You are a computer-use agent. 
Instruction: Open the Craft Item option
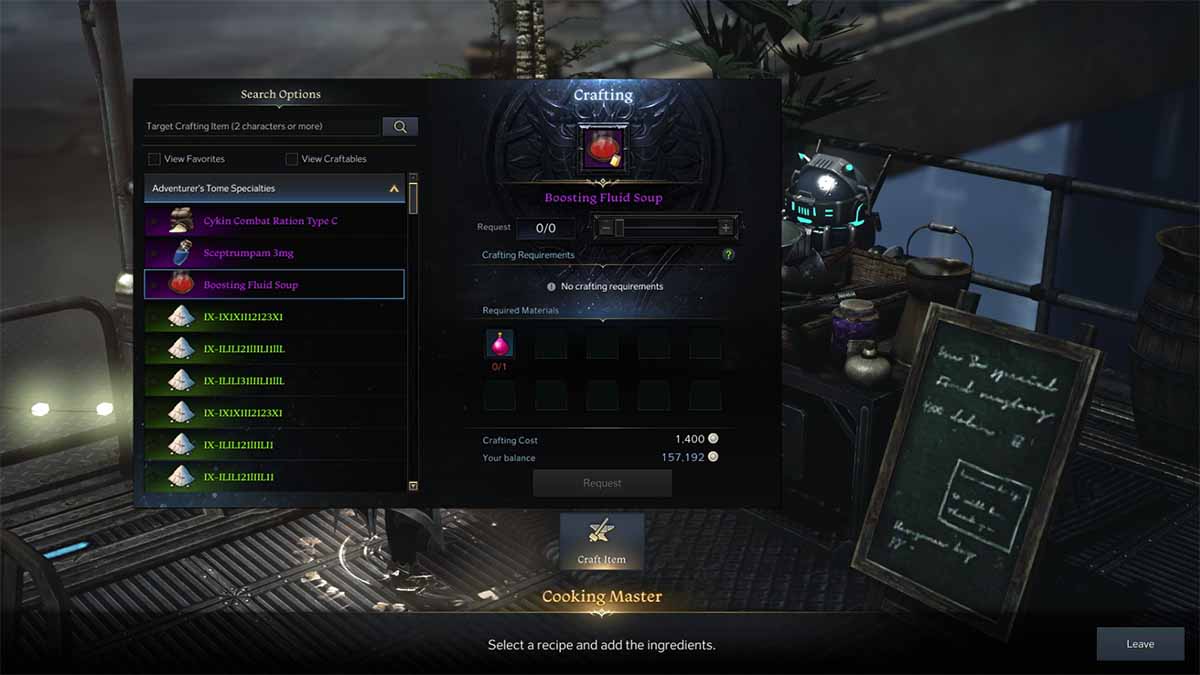coord(602,541)
